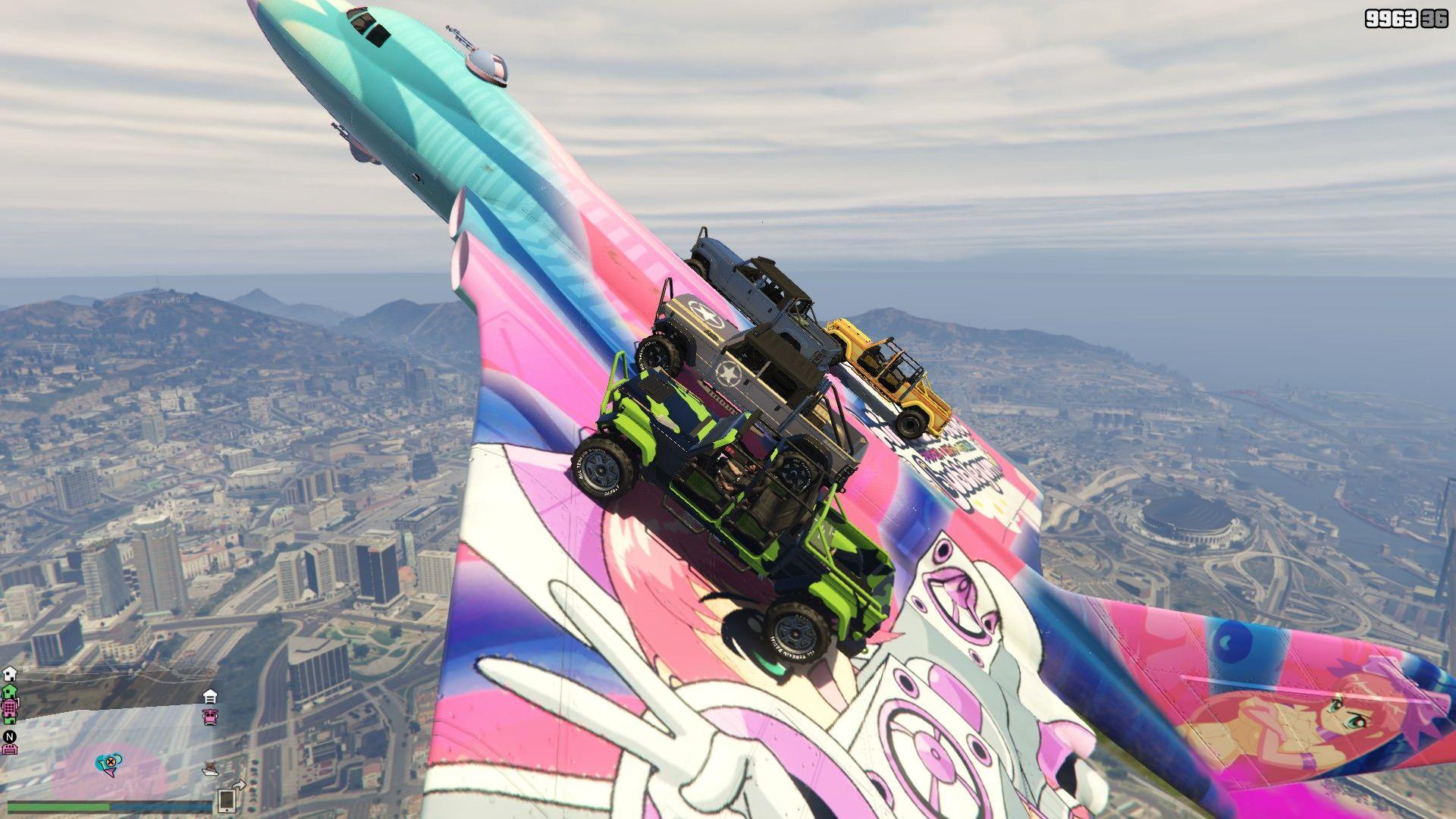Click the tablet icon near the minimap corner
1456x819 pixels.
pyautogui.click(x=227, y=802)
